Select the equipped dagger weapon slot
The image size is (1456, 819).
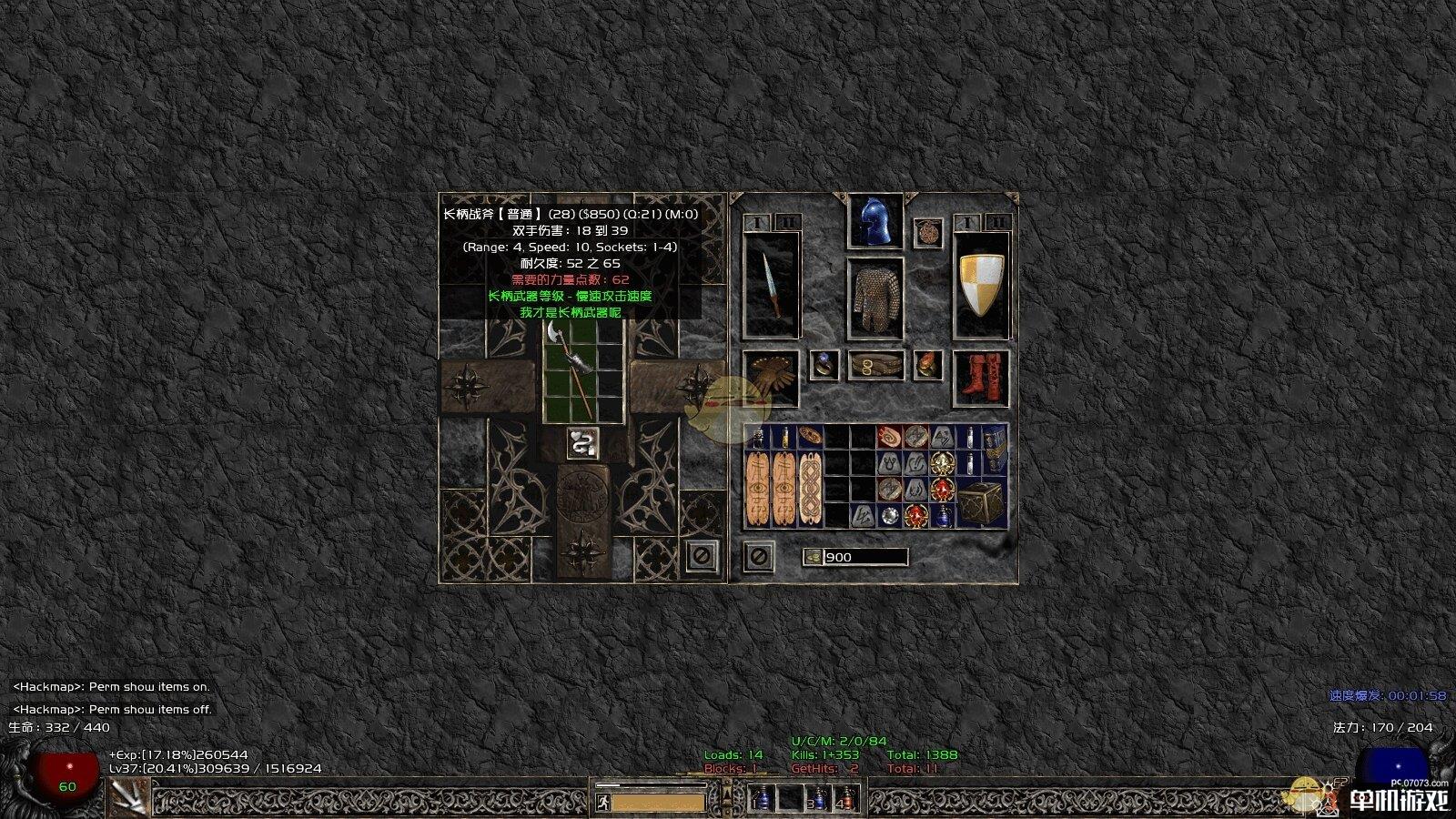(x=772, y=285)
